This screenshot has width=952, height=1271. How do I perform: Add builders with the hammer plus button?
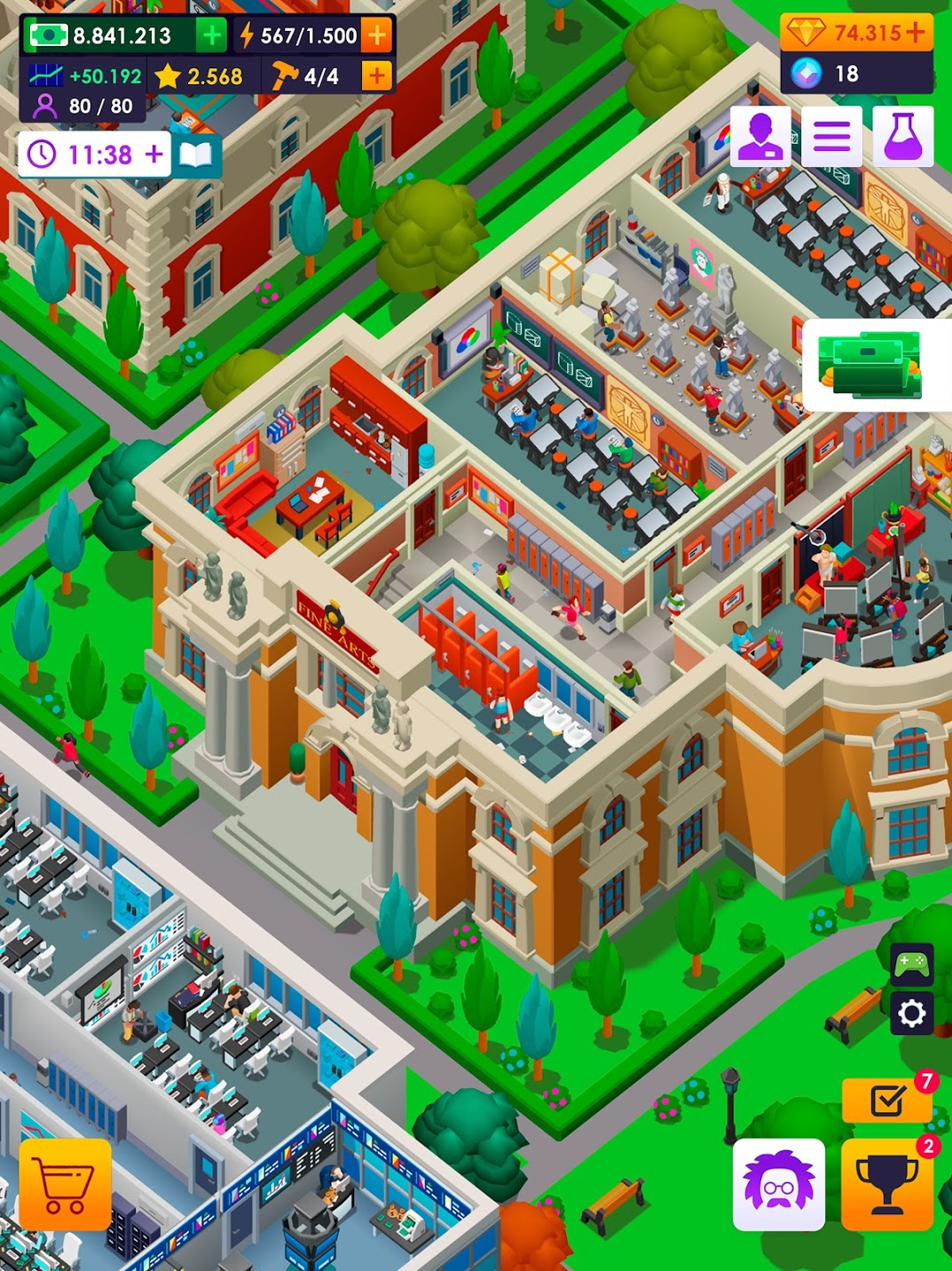pos(377,76)
